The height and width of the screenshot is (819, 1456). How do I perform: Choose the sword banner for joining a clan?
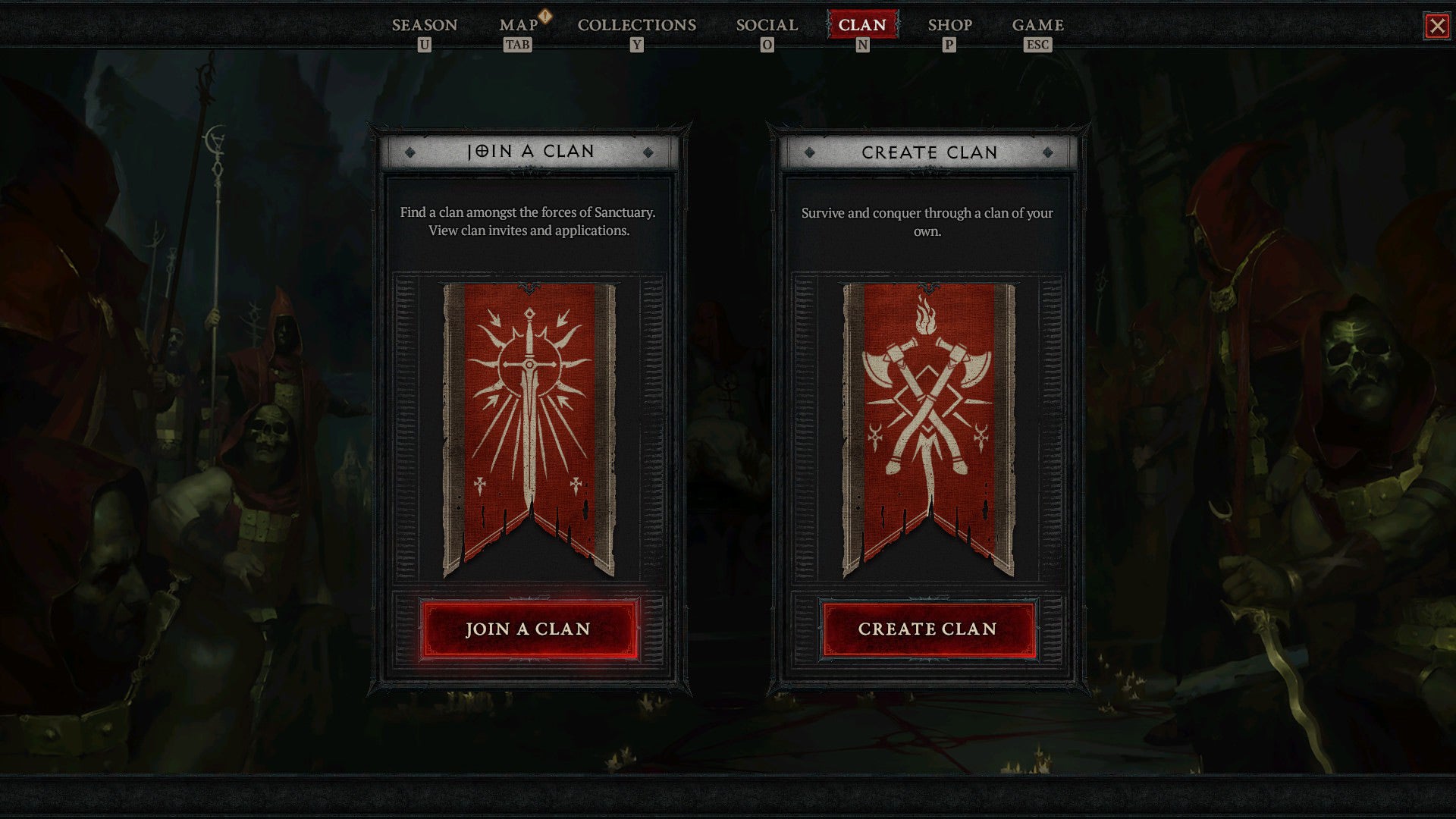[529, 425]
